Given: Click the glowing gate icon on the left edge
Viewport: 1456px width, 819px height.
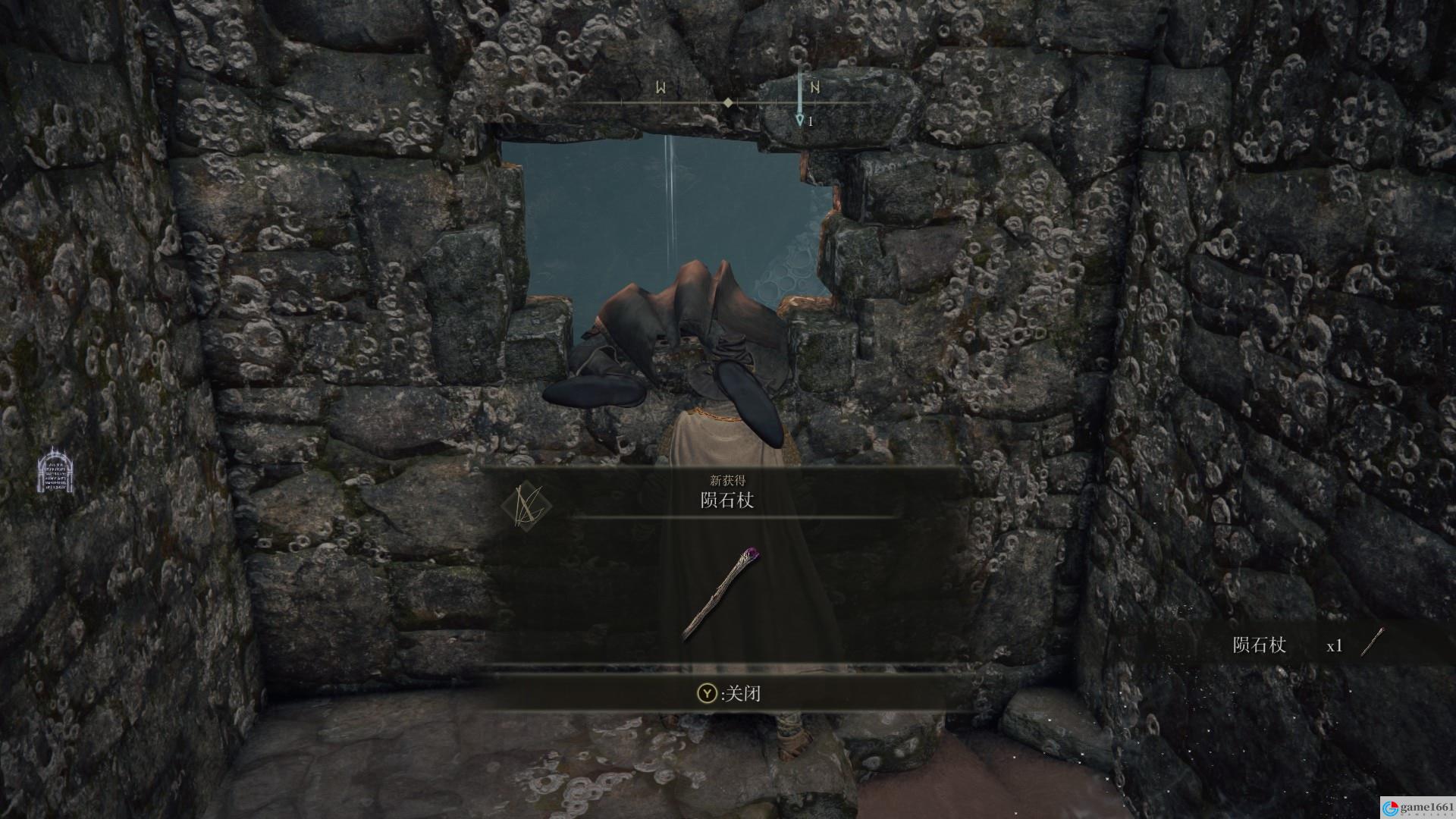Looking at the screenshot, I should 55,471.
